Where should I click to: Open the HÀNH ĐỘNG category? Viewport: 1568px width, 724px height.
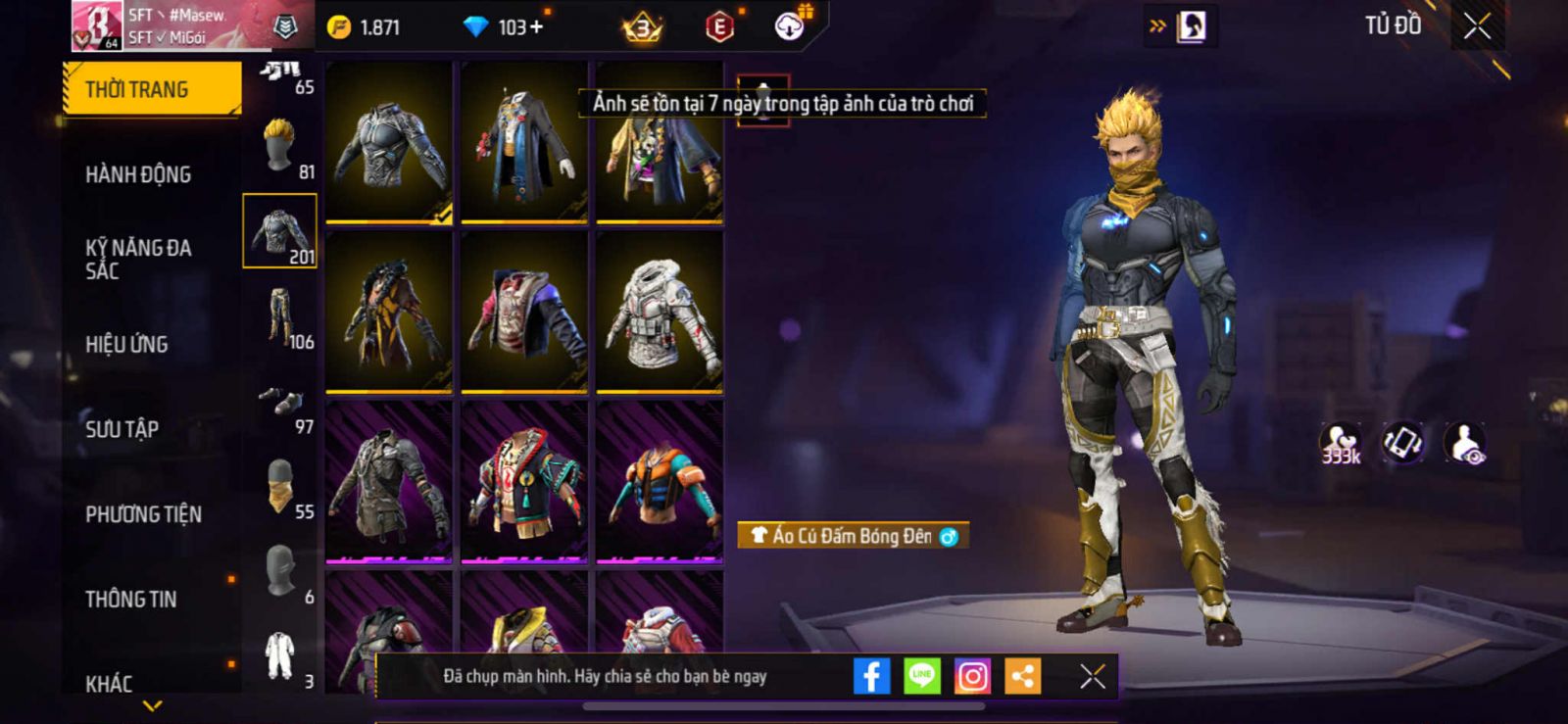tap(138, 174)
